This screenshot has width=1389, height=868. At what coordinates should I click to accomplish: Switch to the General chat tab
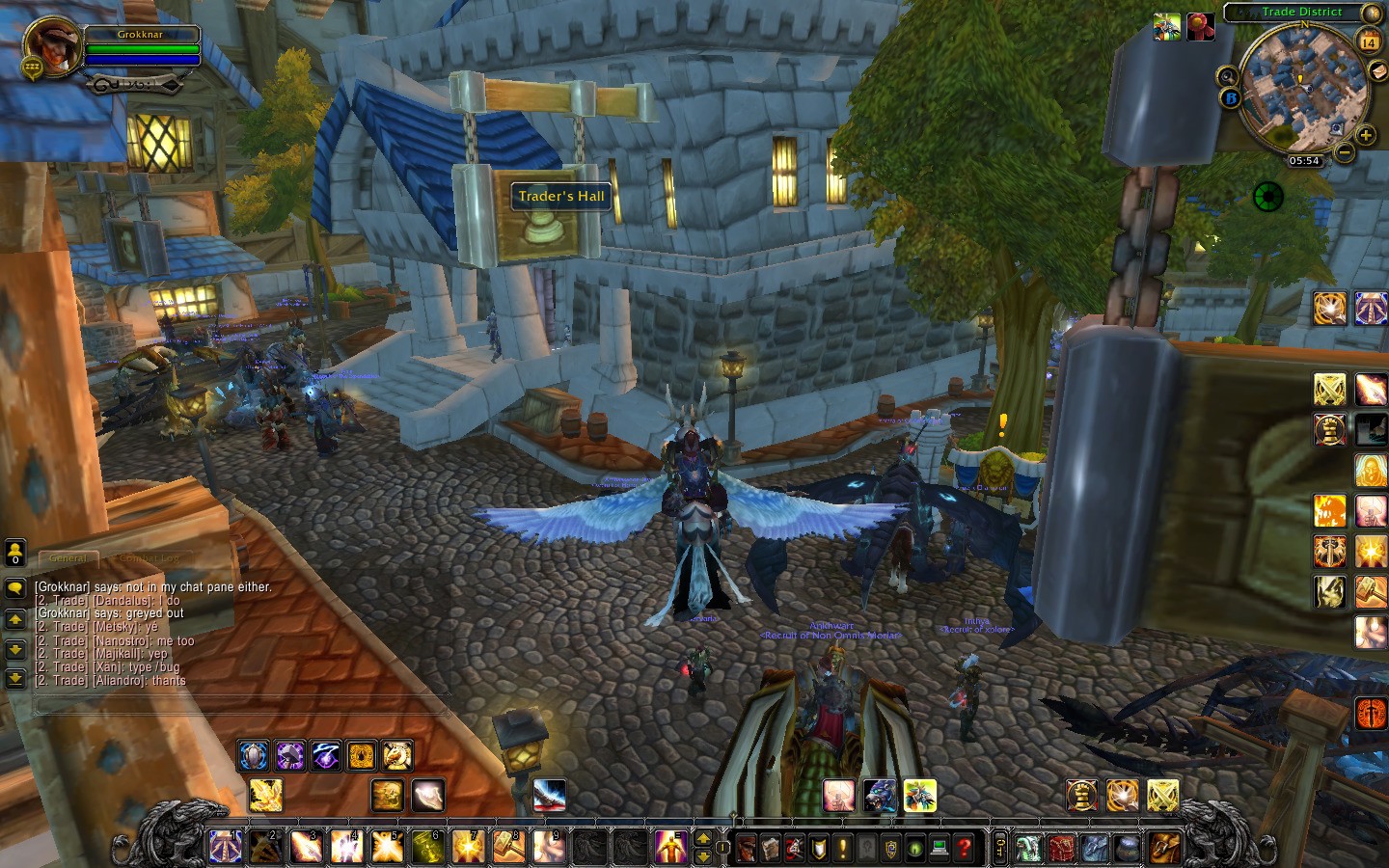point(68,558)
